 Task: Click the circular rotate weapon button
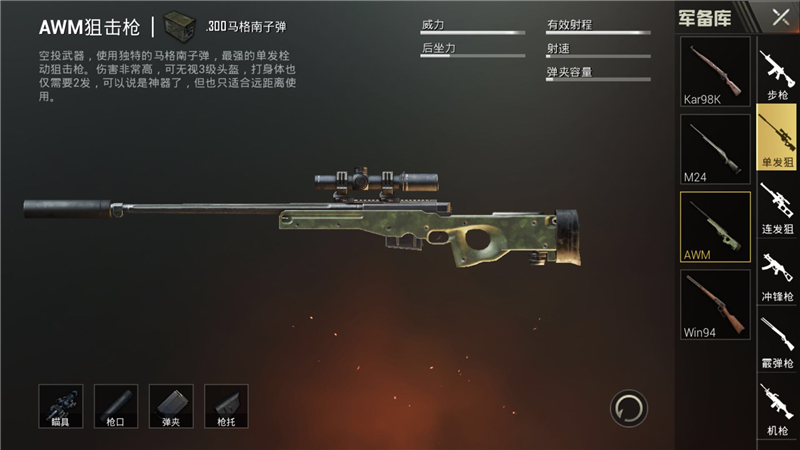(x=629, y=407)
